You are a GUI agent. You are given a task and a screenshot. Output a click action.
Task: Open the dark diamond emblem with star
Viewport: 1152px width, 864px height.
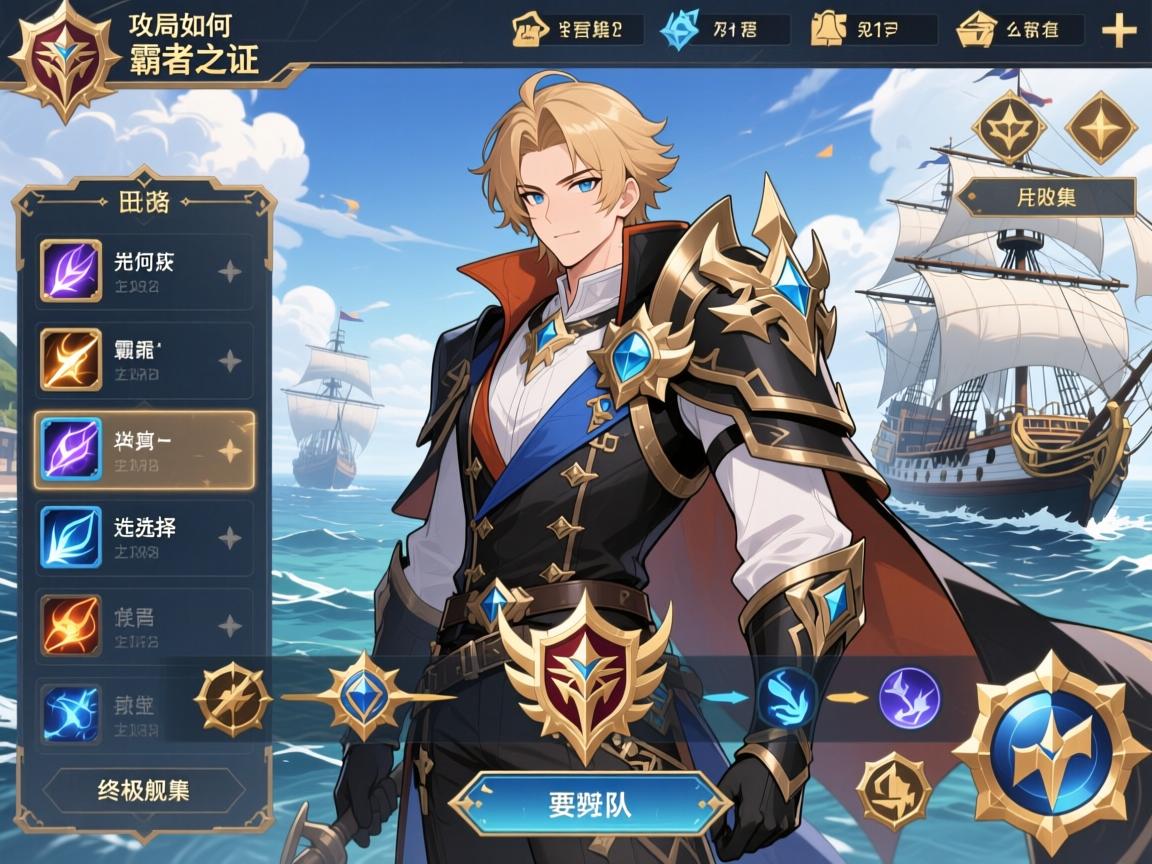tap(1009, 127)
